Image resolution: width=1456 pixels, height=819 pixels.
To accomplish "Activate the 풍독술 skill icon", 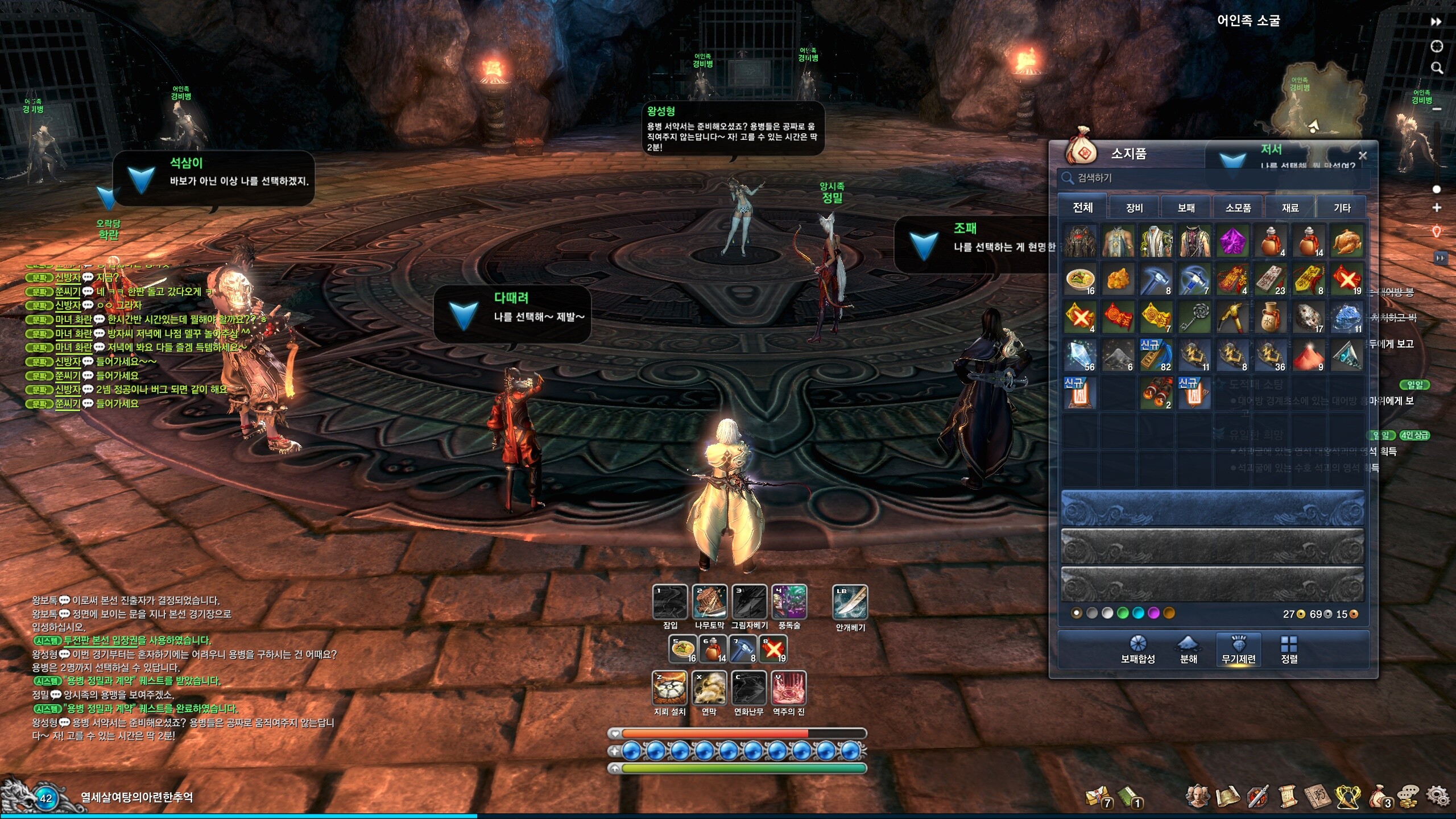I will tap(789, 602).
